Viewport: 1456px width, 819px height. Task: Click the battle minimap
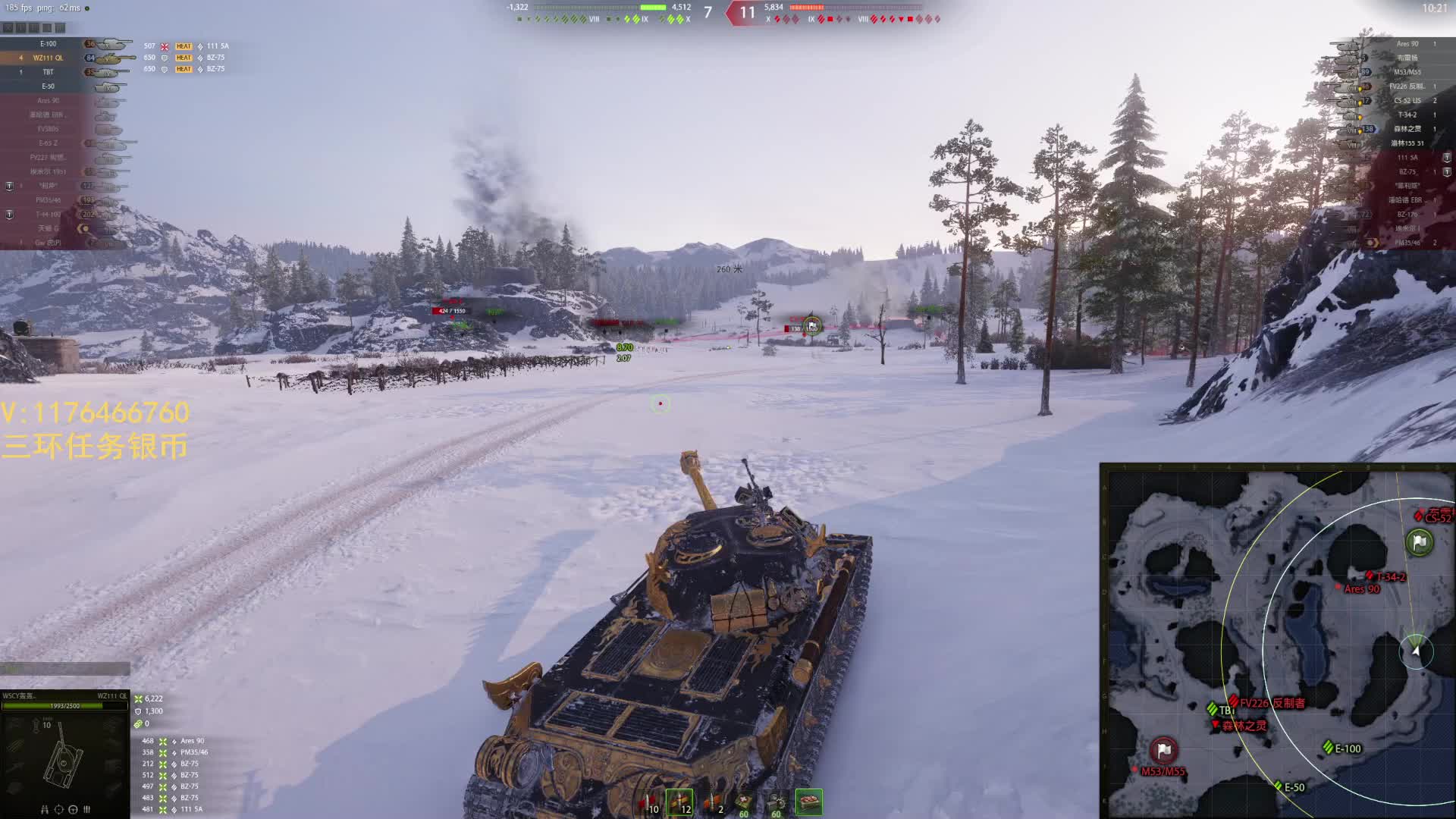[1278, 641]
